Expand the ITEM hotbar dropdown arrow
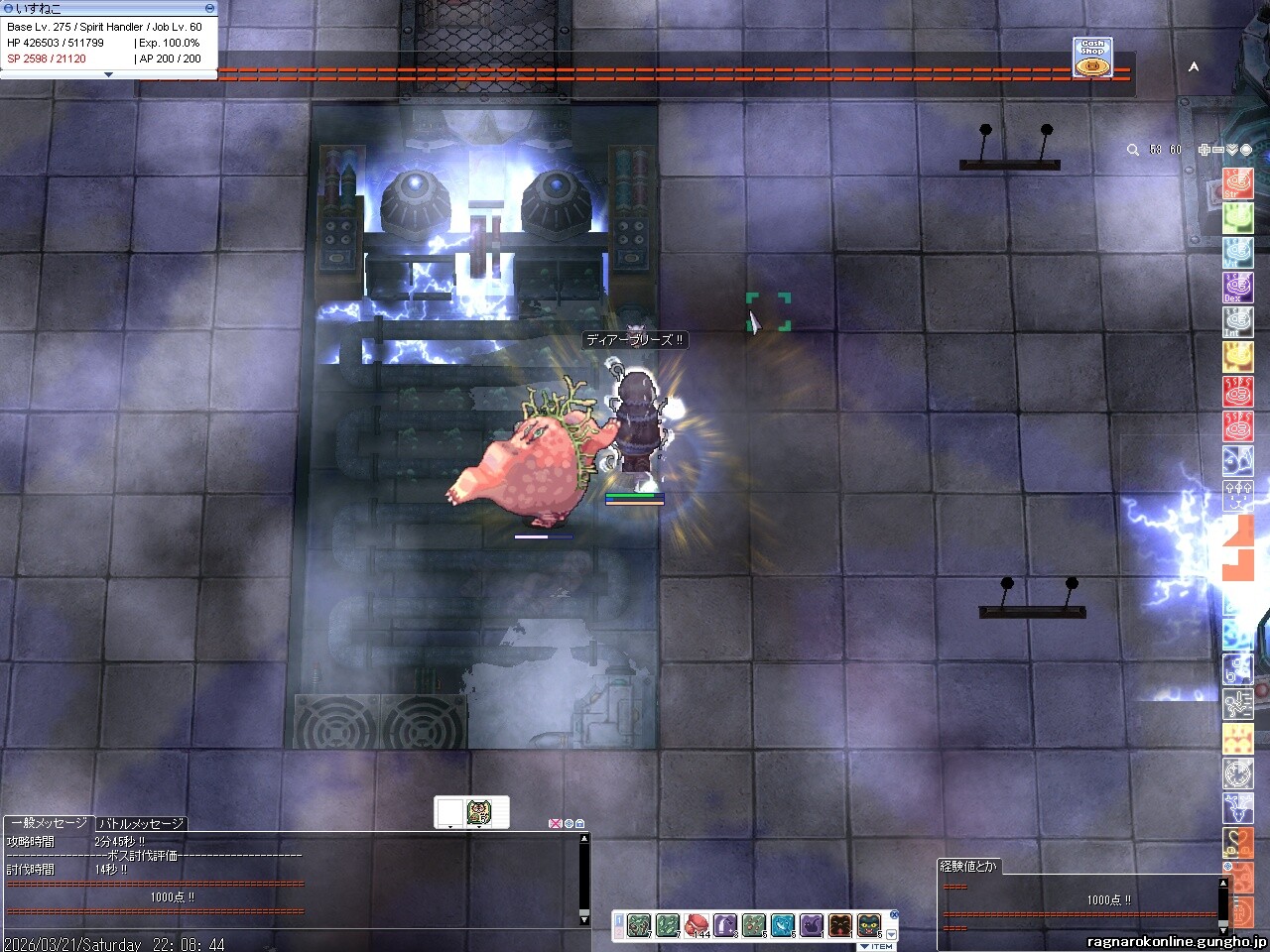 (x=891, y=934)
